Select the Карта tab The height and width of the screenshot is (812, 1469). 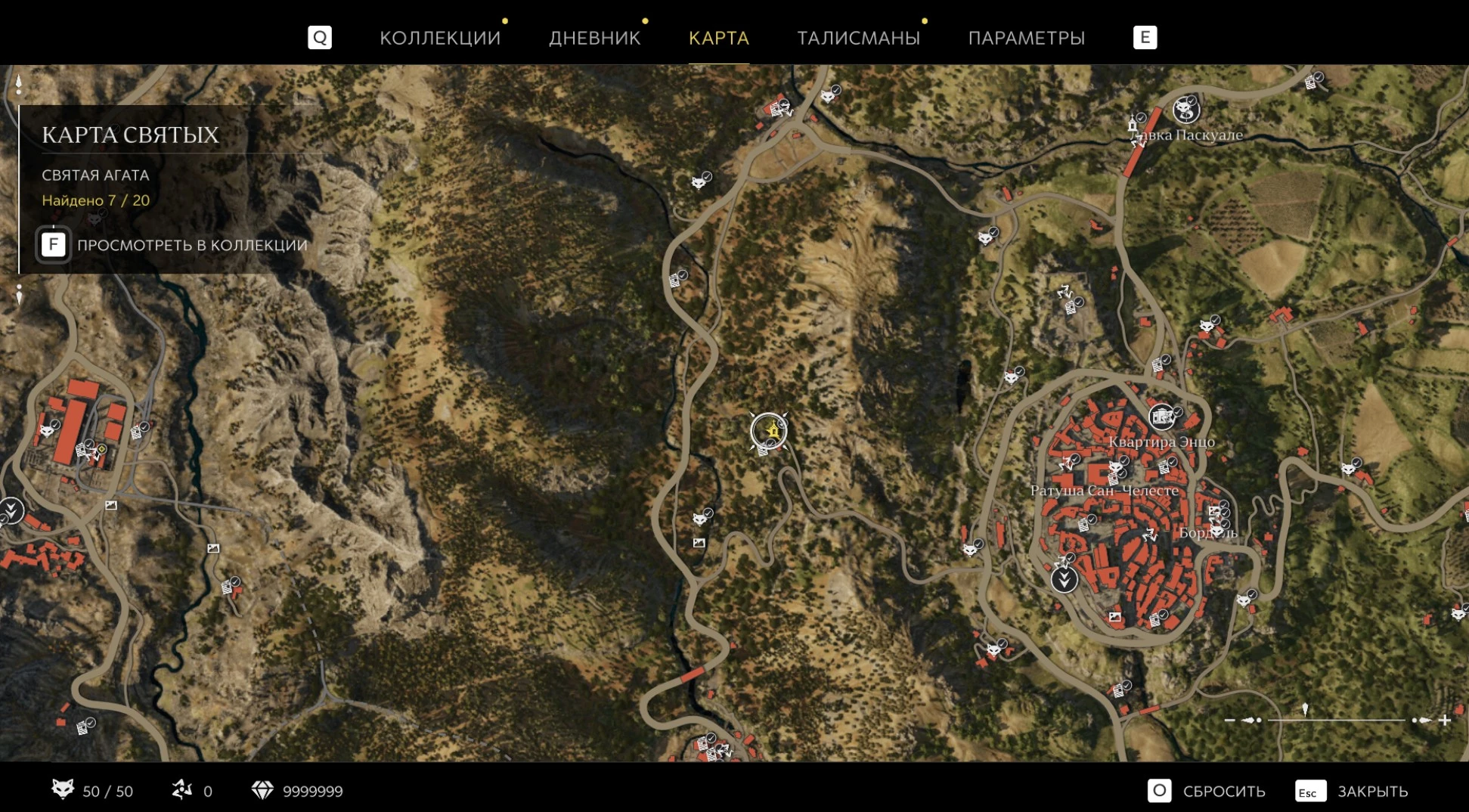718,38
